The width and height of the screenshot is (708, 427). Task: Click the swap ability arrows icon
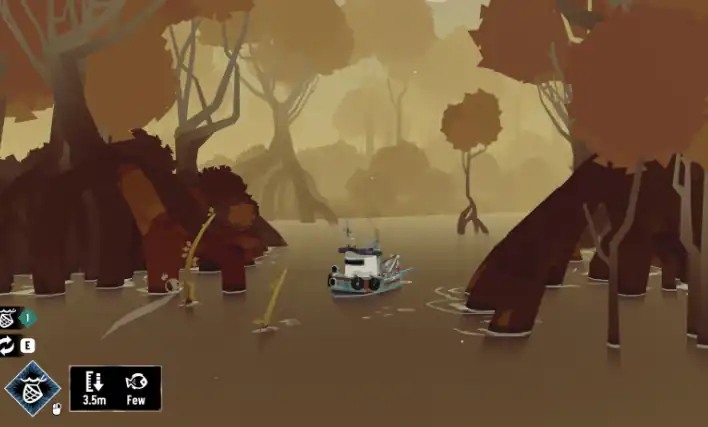coord(7,345)
